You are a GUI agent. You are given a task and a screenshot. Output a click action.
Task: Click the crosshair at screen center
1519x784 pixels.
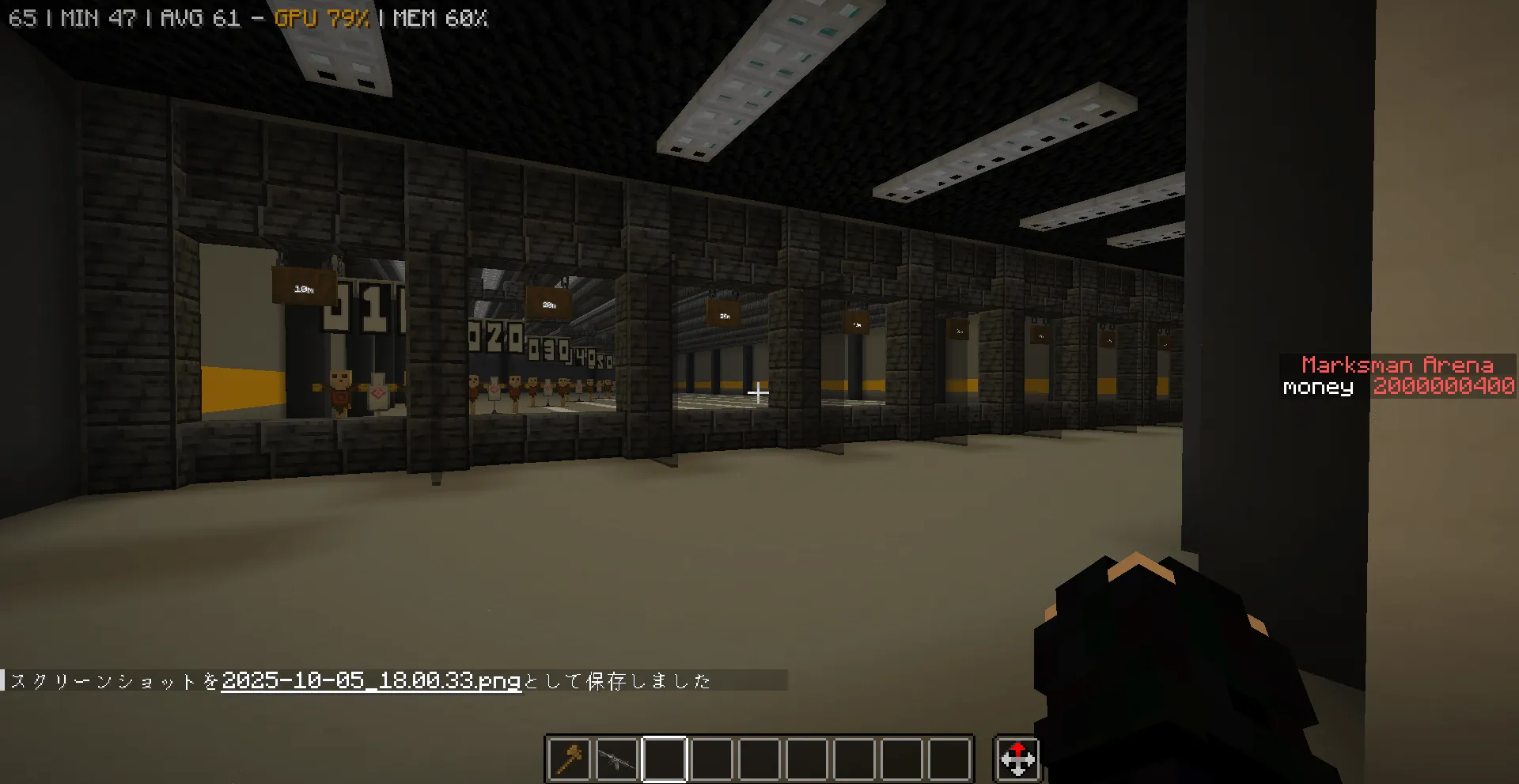coord(758,391)
